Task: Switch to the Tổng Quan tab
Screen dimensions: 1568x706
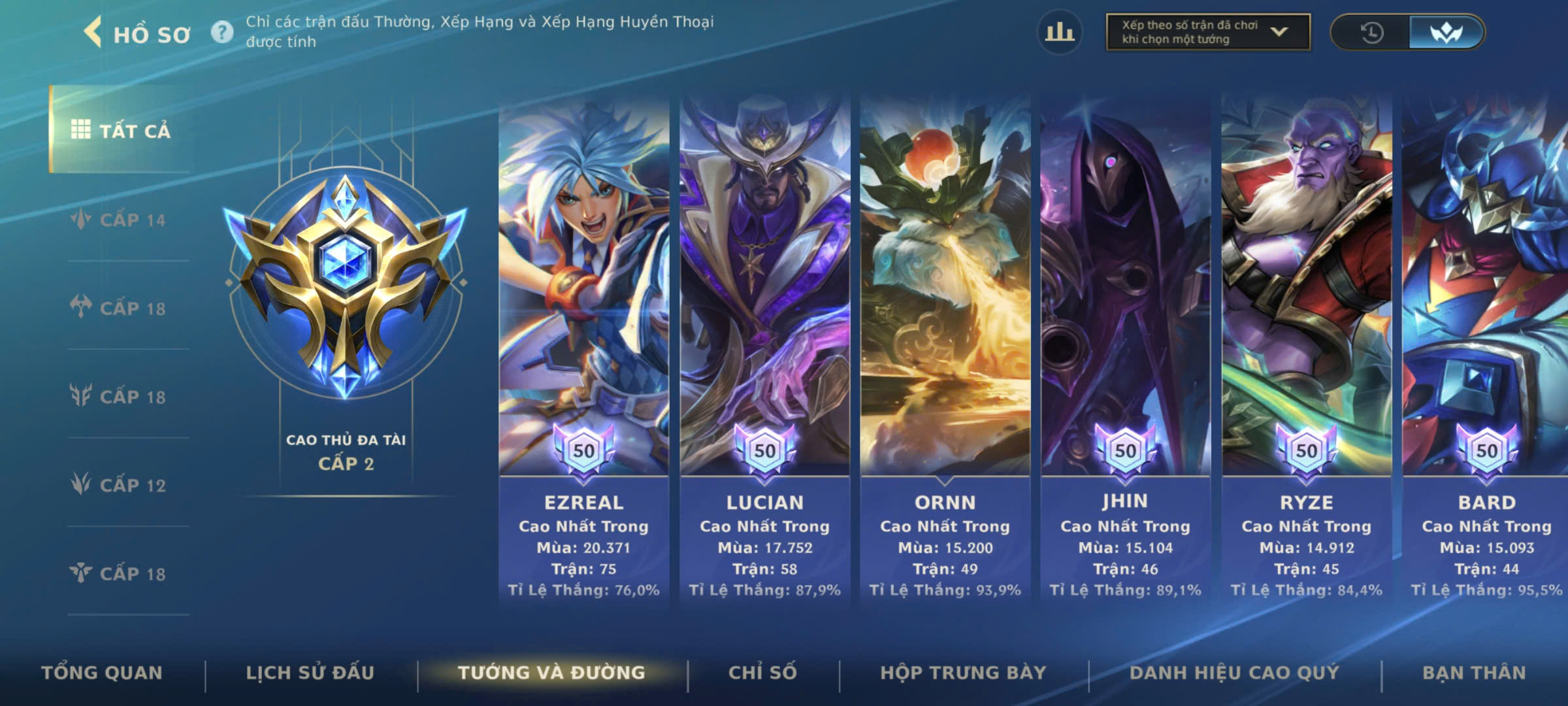Action: (102, 673)
